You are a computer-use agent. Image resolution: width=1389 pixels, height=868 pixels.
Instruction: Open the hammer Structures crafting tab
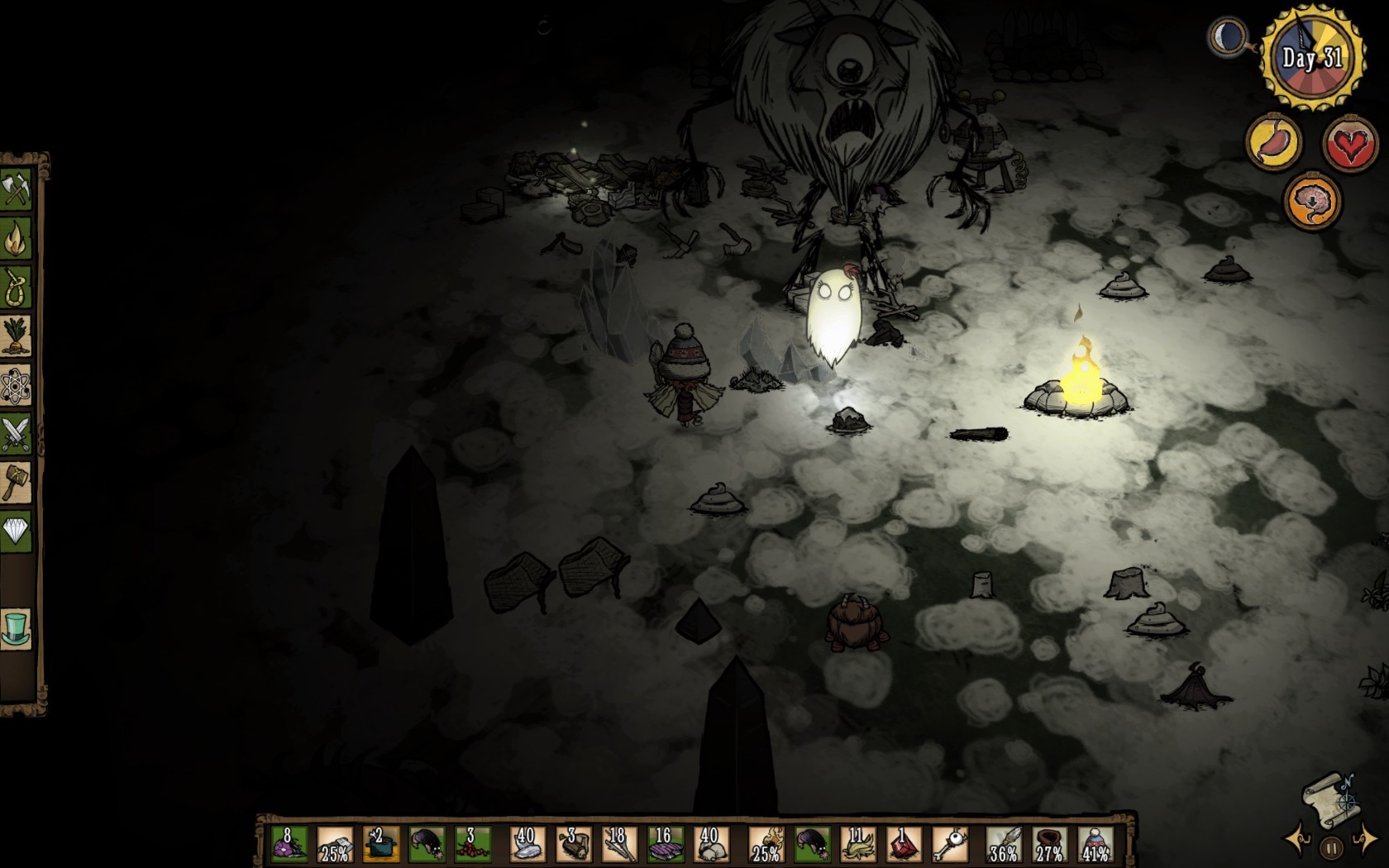tap(17, 483)
